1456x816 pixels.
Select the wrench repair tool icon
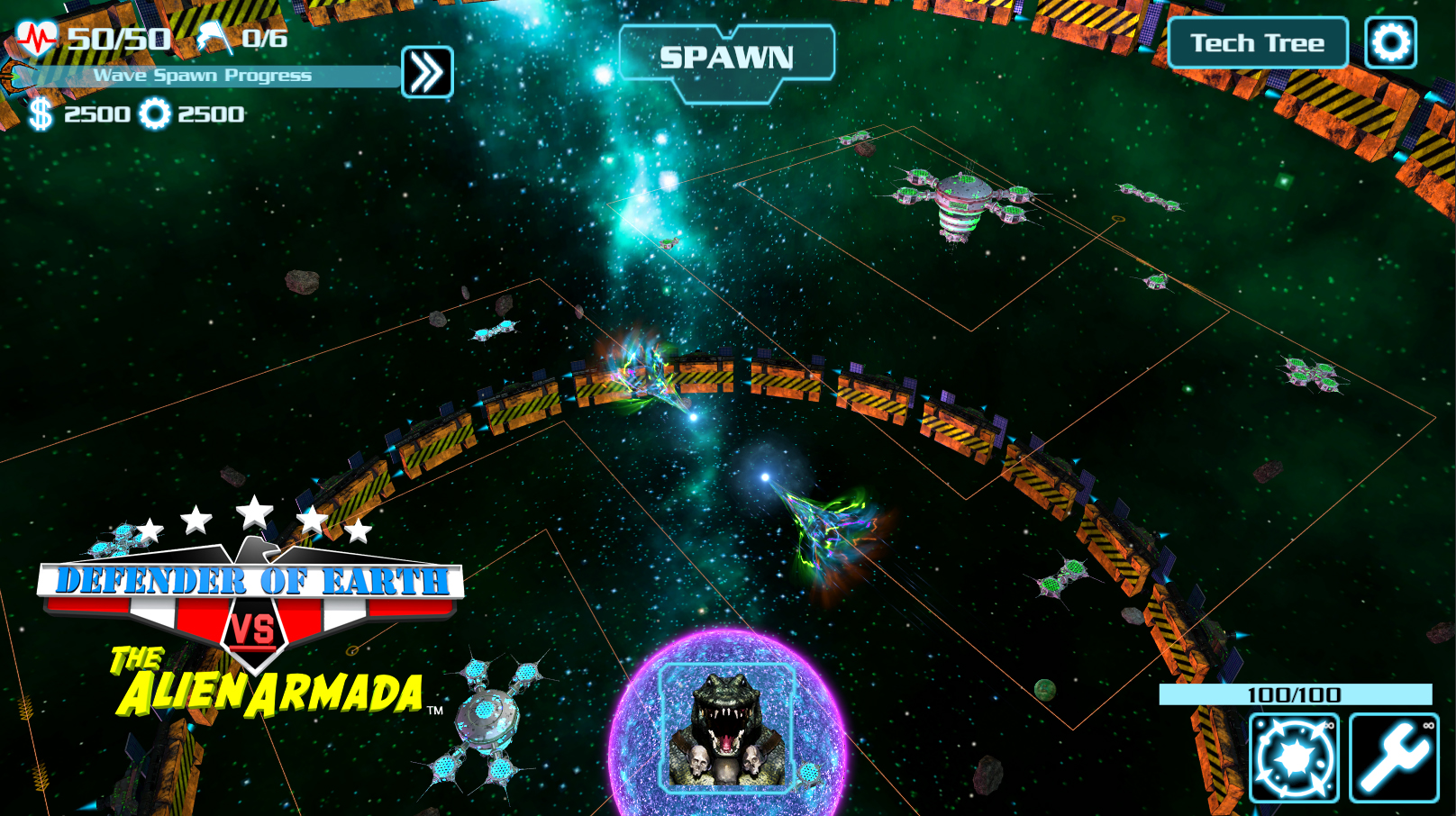click(x=1396, y=757)
